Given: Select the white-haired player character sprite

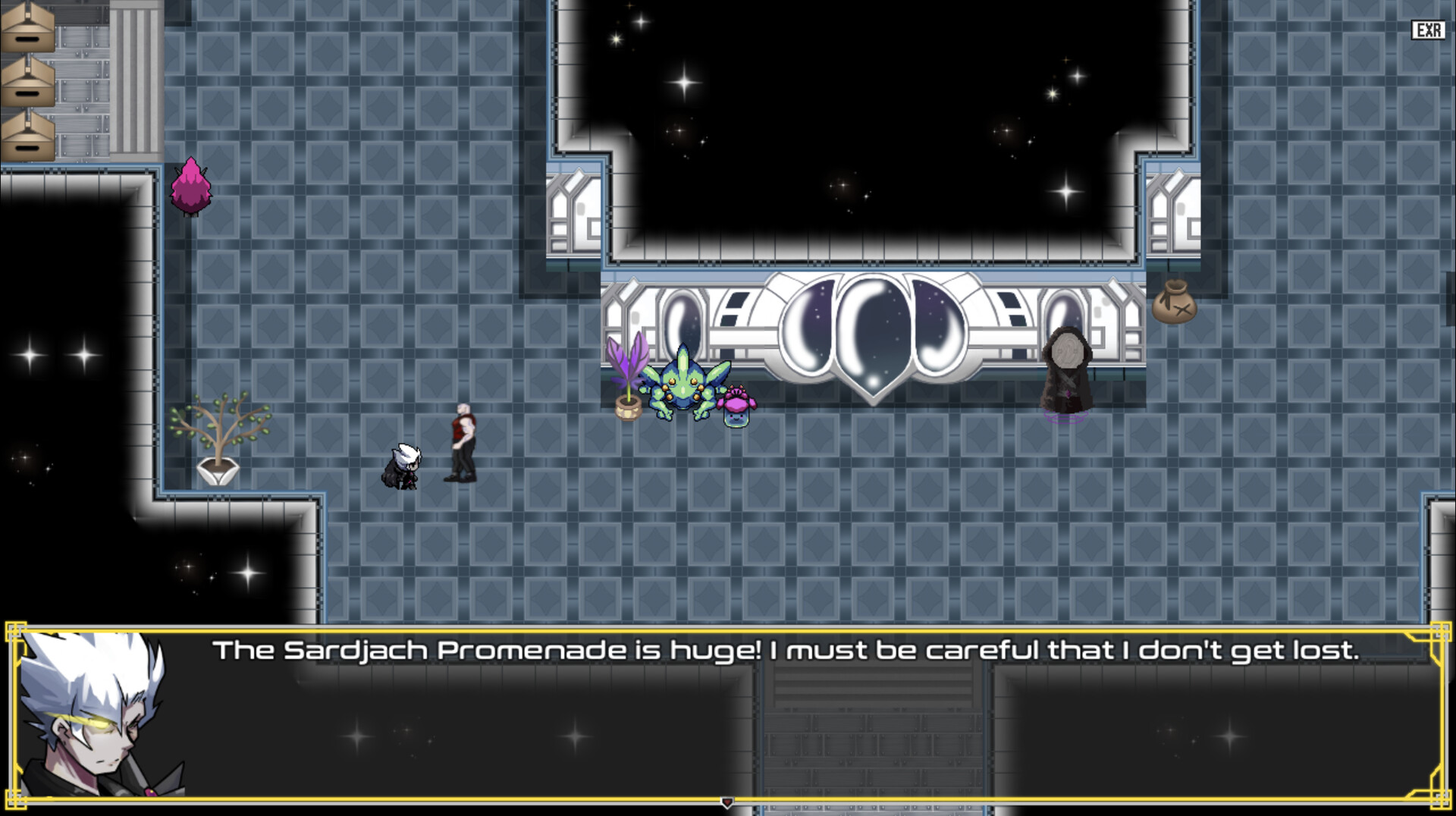Looking at the screenshot, I should [403, 465].
